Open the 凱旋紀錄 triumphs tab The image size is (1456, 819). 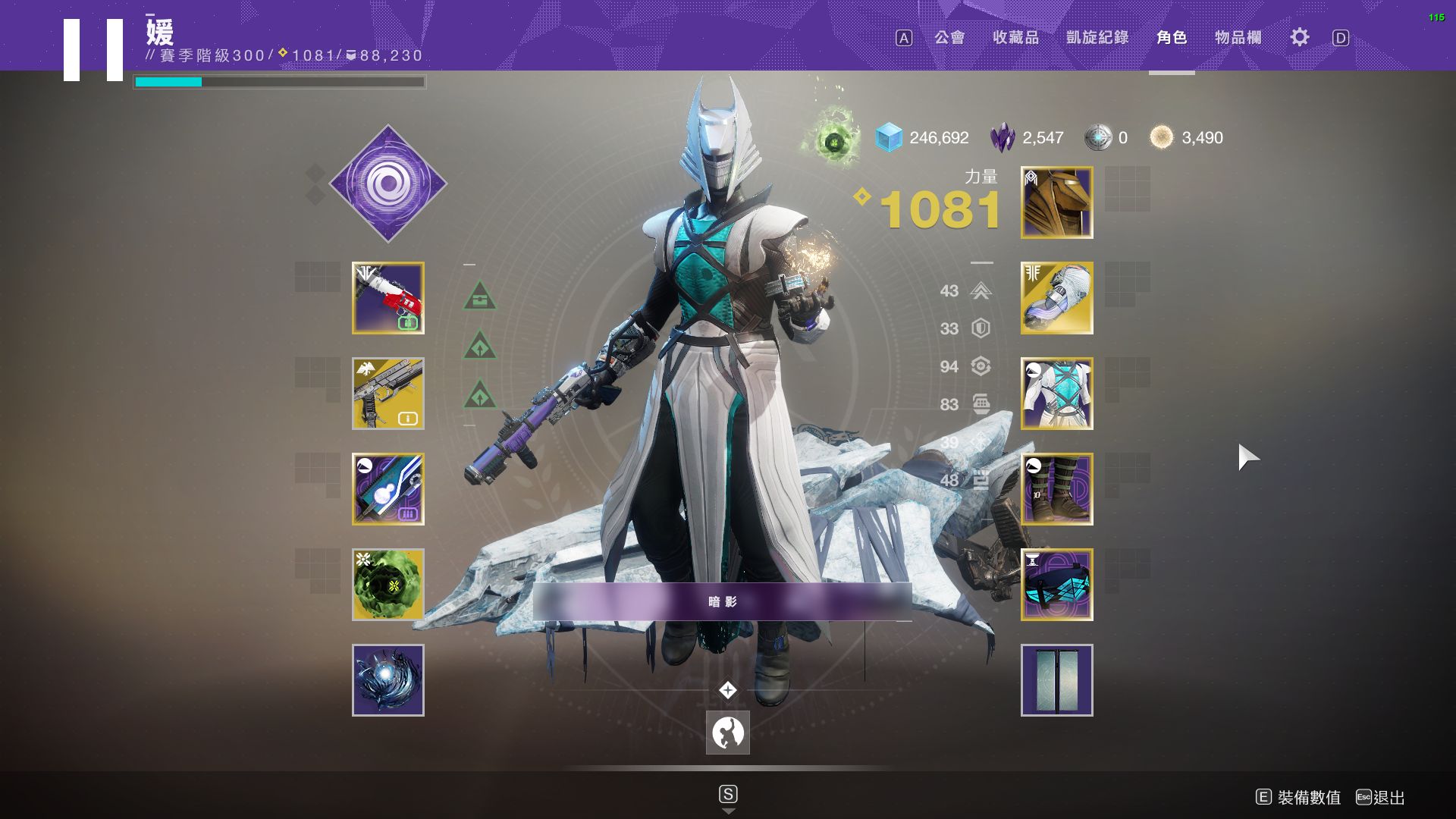(1097, 37)
